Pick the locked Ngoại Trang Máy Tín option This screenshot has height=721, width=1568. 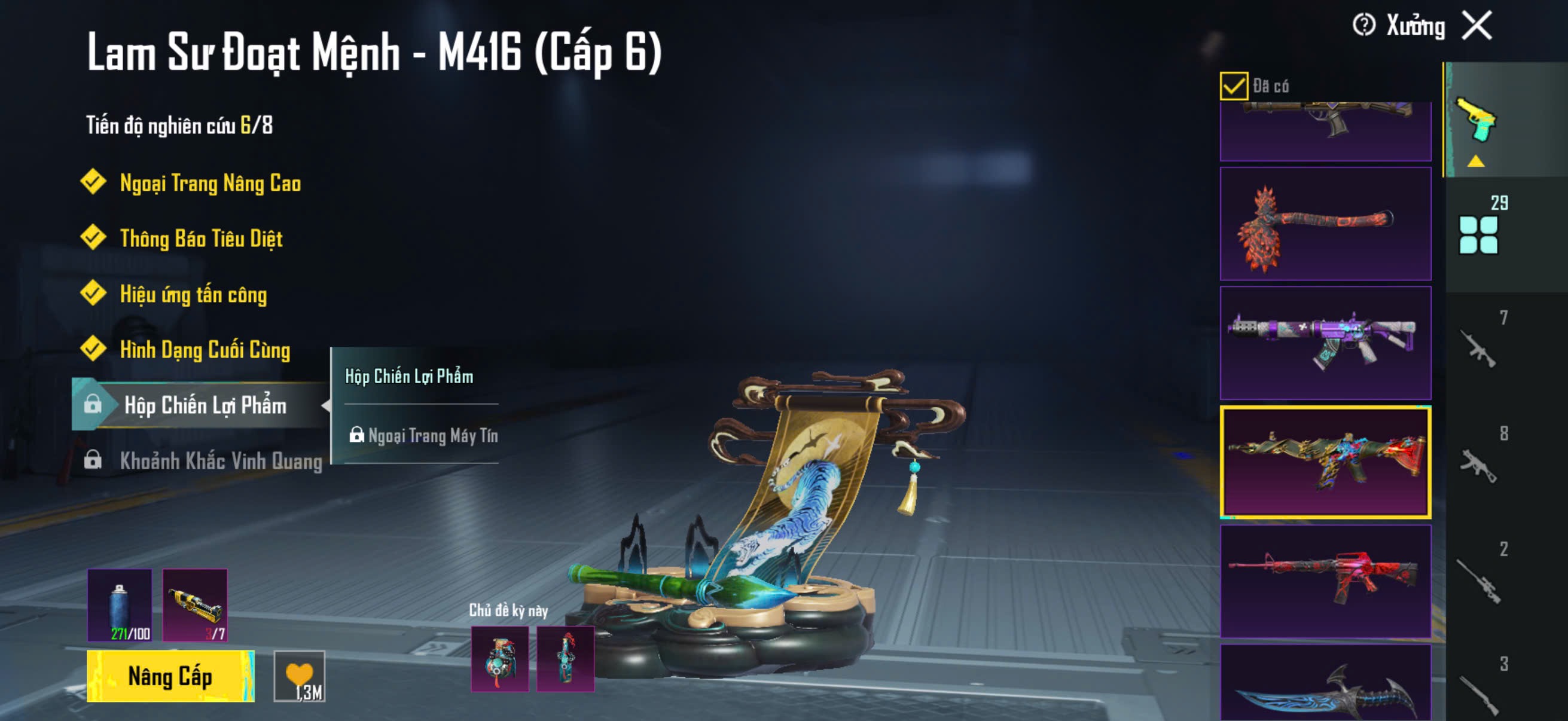pyautogui.click(x=432, y=436)
